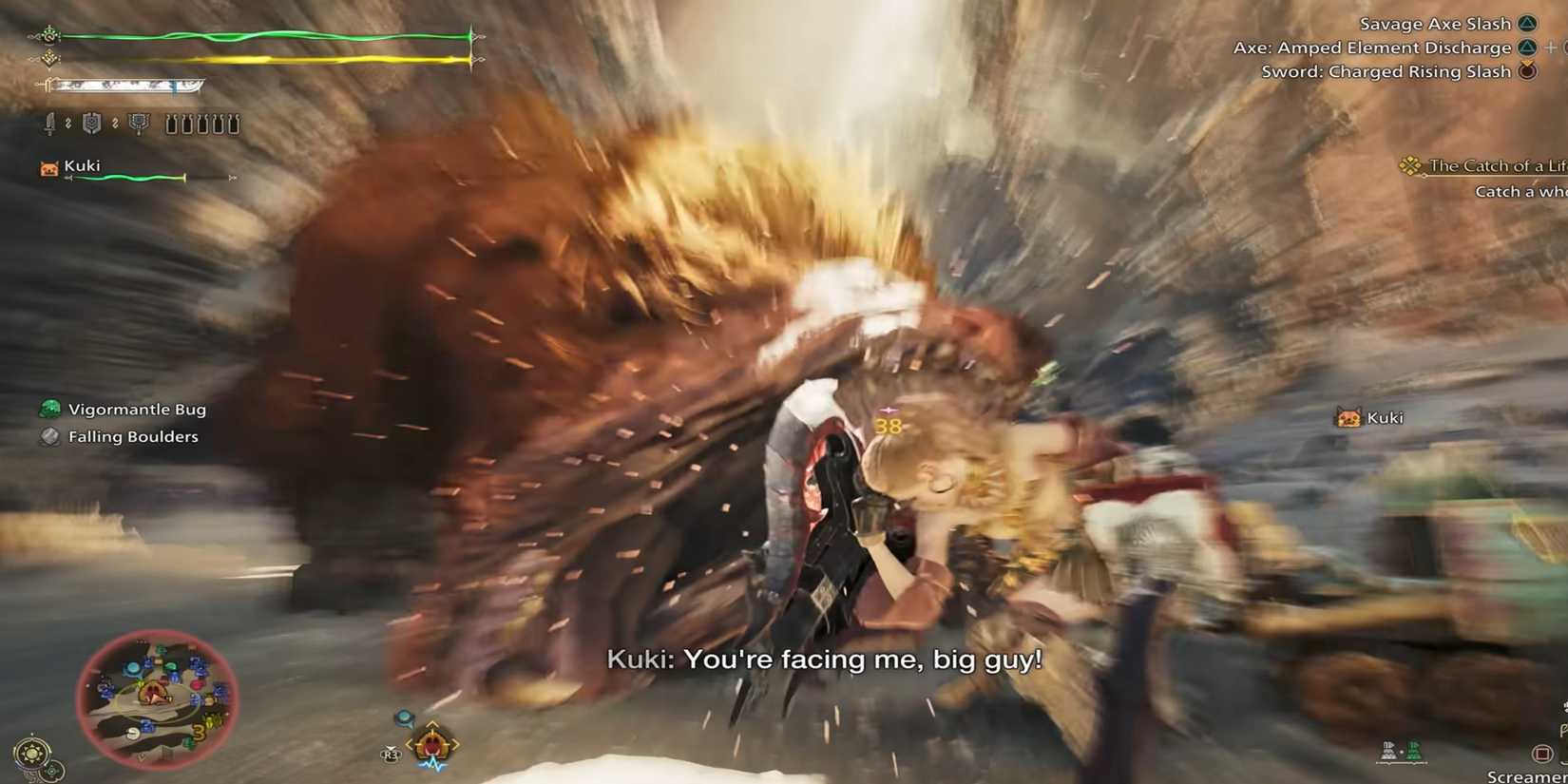Click the orange Palico face icon beside Kuki's health
The height and width of the screenshot is (784, 1568).
(49, 166)
